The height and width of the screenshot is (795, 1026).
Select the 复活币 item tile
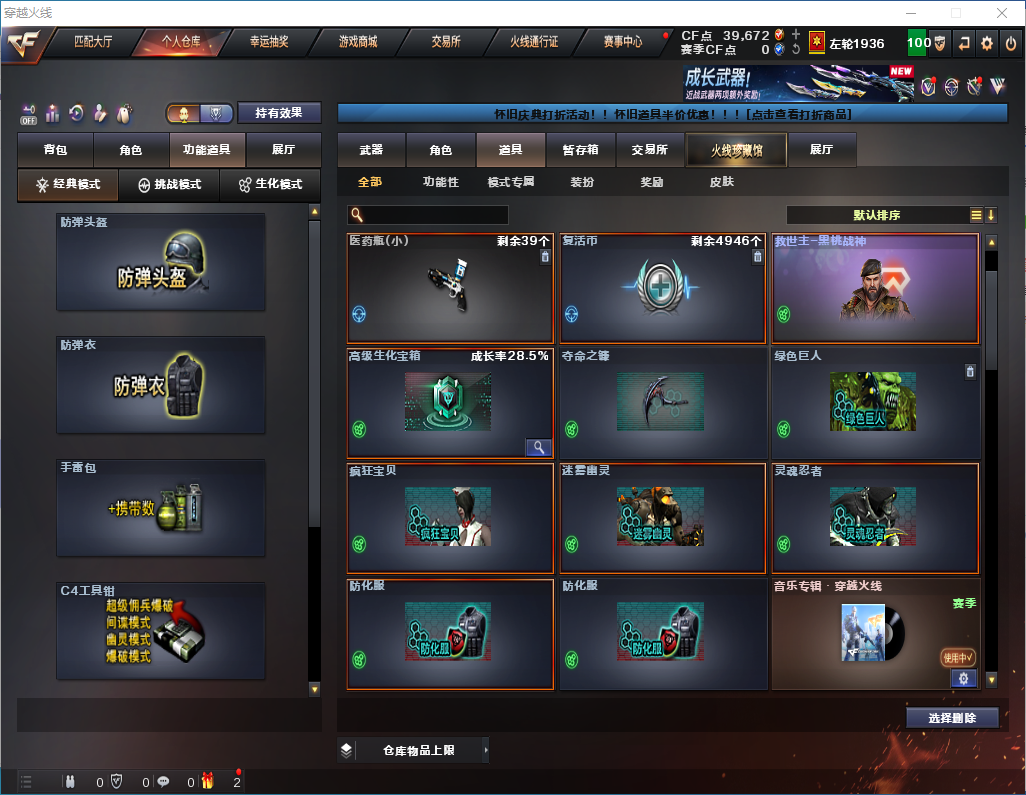(x=662, y=288)
